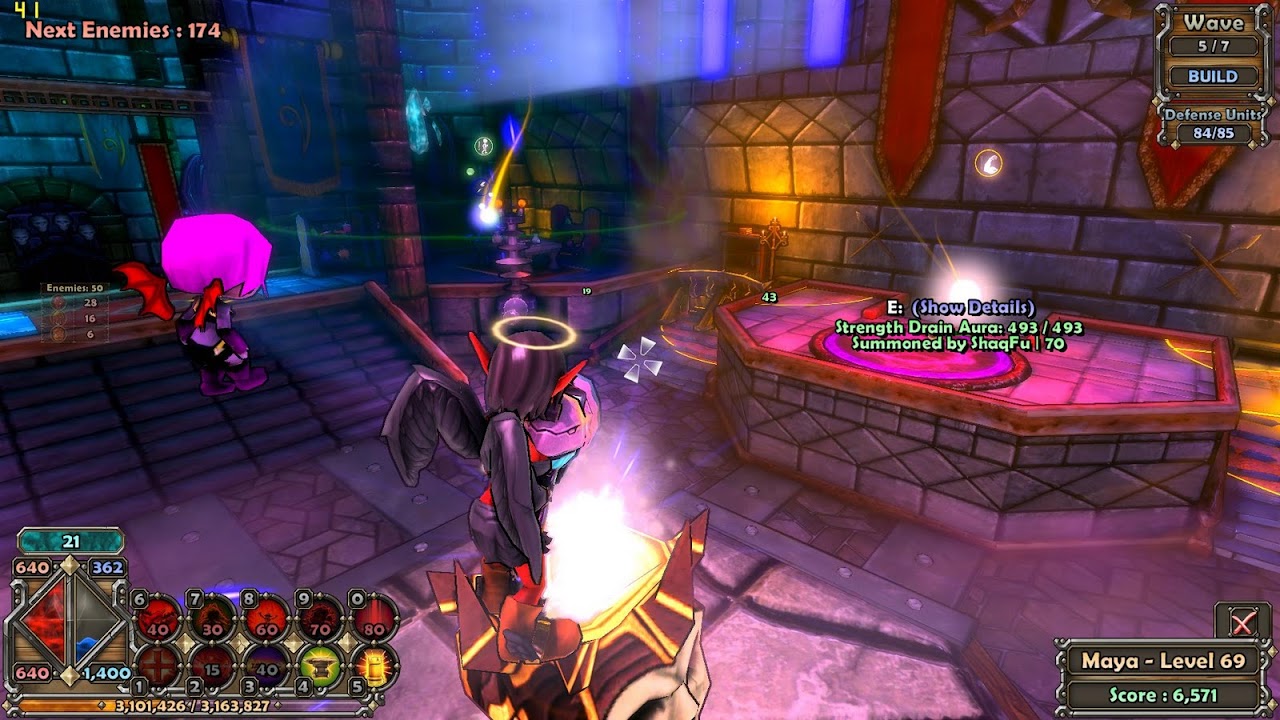The width and height of the screenshot is (1280, 720).
Task: Click the Maya - Level 69 name panel
Action: click(1162, 661)
